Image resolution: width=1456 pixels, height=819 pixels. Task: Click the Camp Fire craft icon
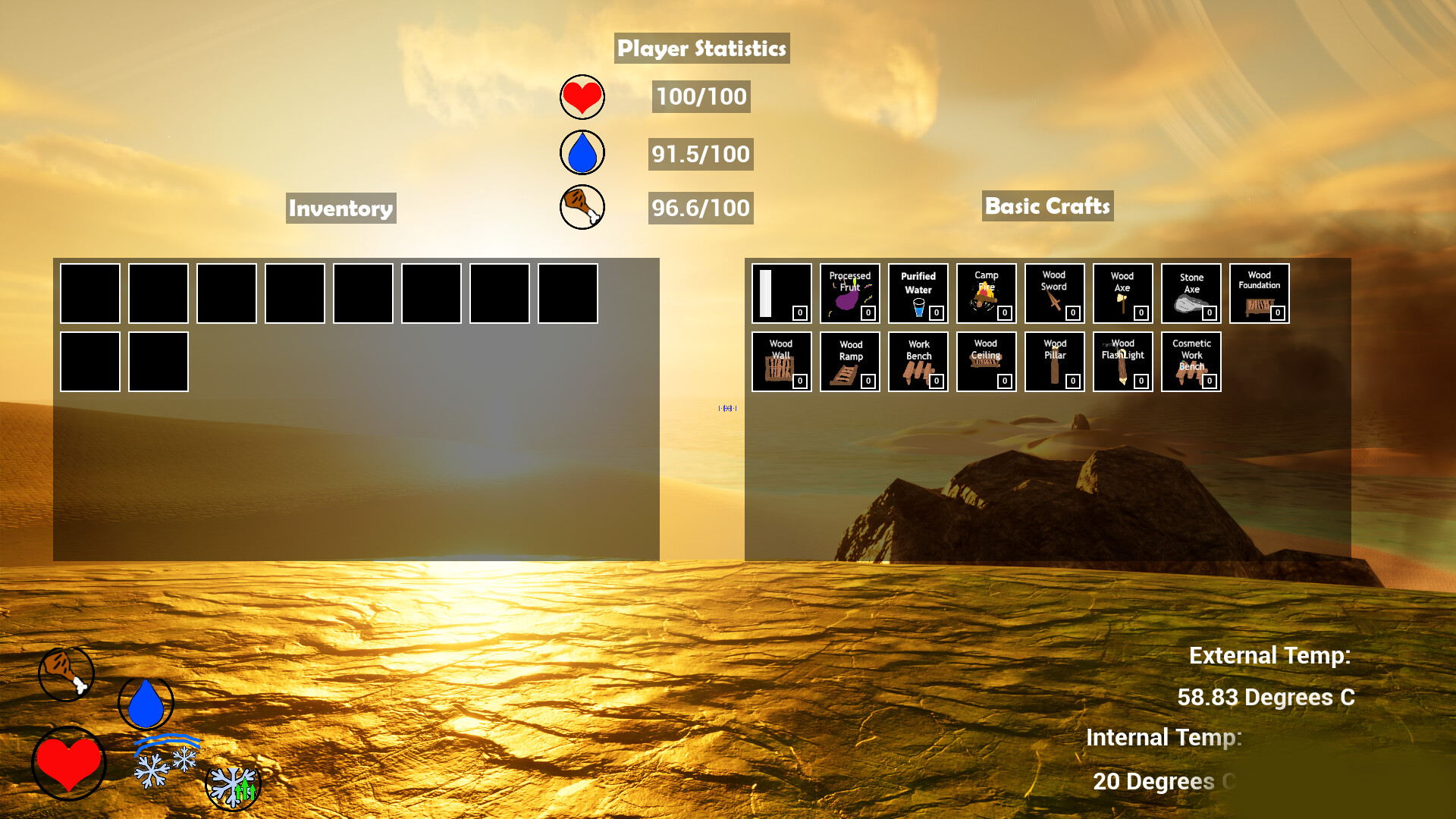tap(986, 293)
